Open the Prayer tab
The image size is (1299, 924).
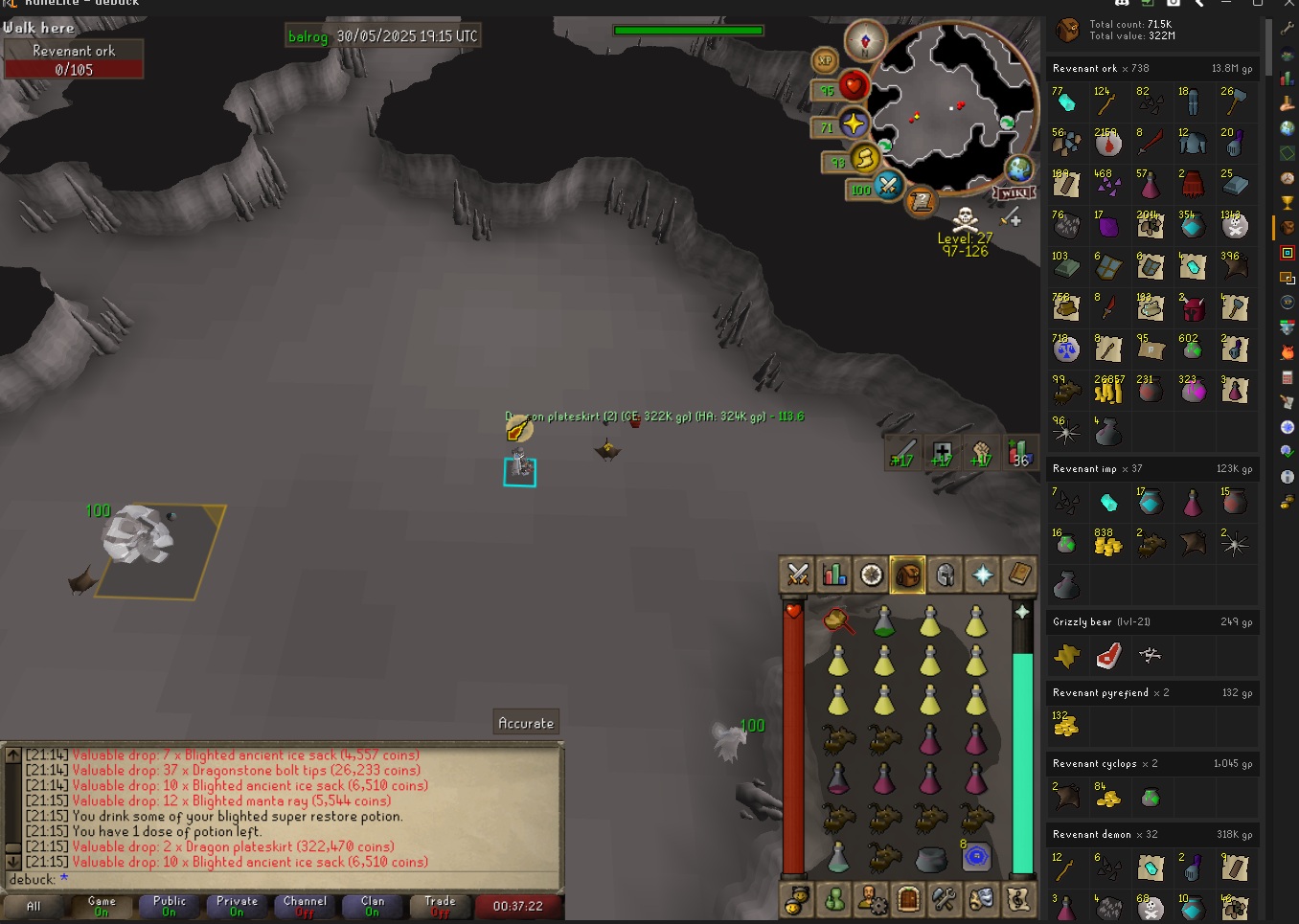pyautogui.click(x=983, y=575)
